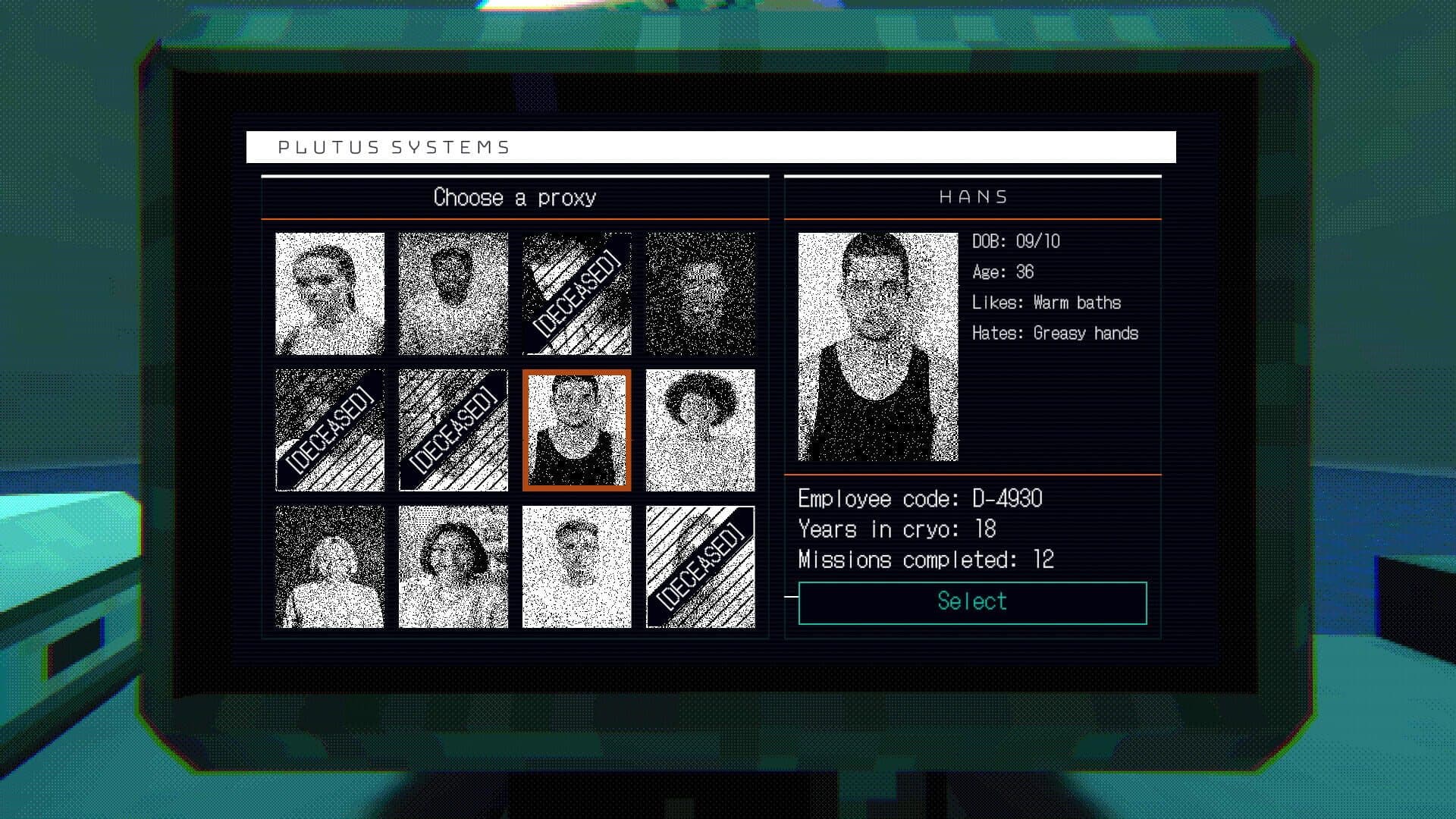The width and height of the screenshot is (1456, 819).
Task: Click the first DECEASED portrait in the middle row
Action: click(x=329, y=430)
